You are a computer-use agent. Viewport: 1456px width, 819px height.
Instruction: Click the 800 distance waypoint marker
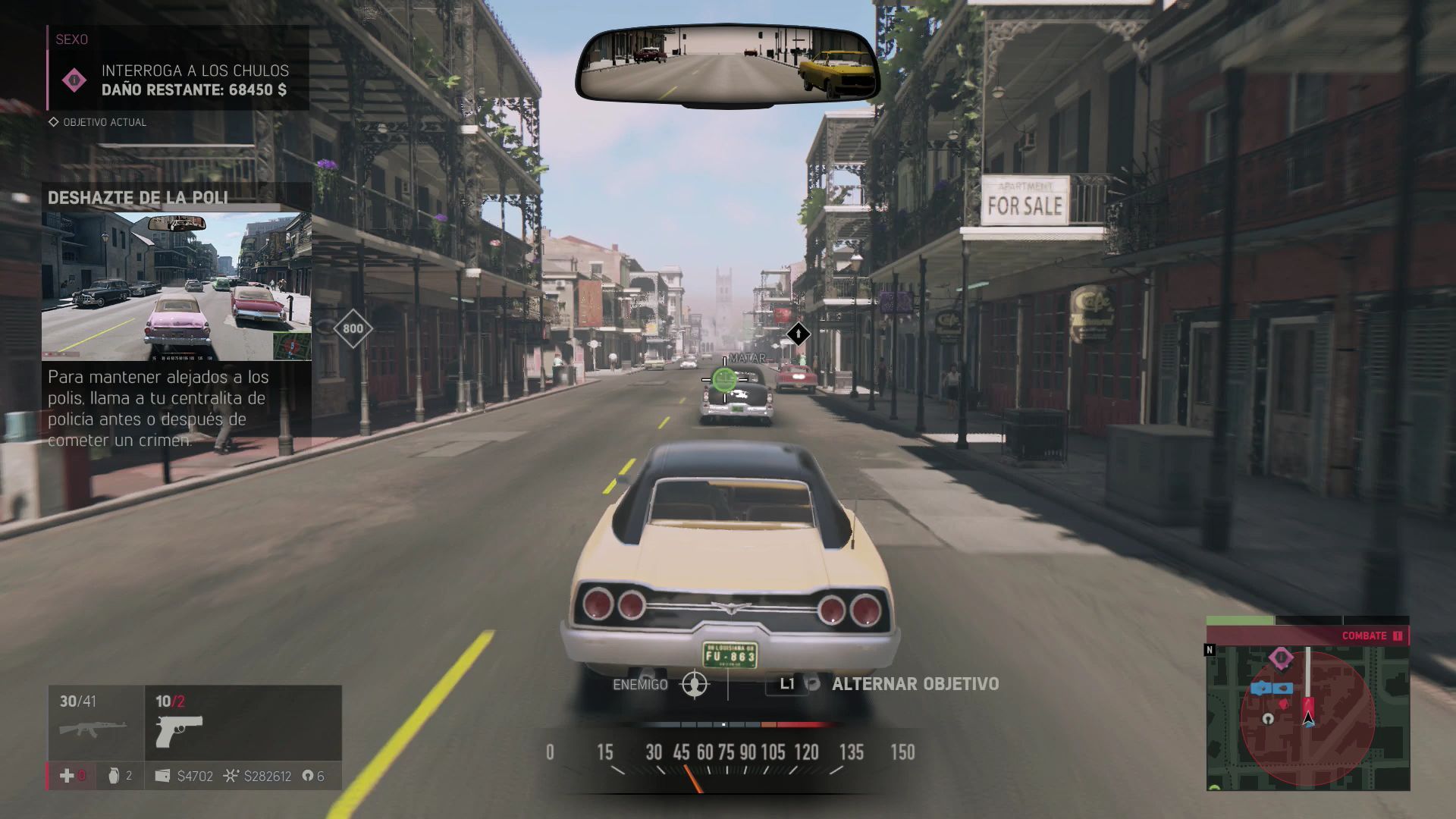(353, 328)
